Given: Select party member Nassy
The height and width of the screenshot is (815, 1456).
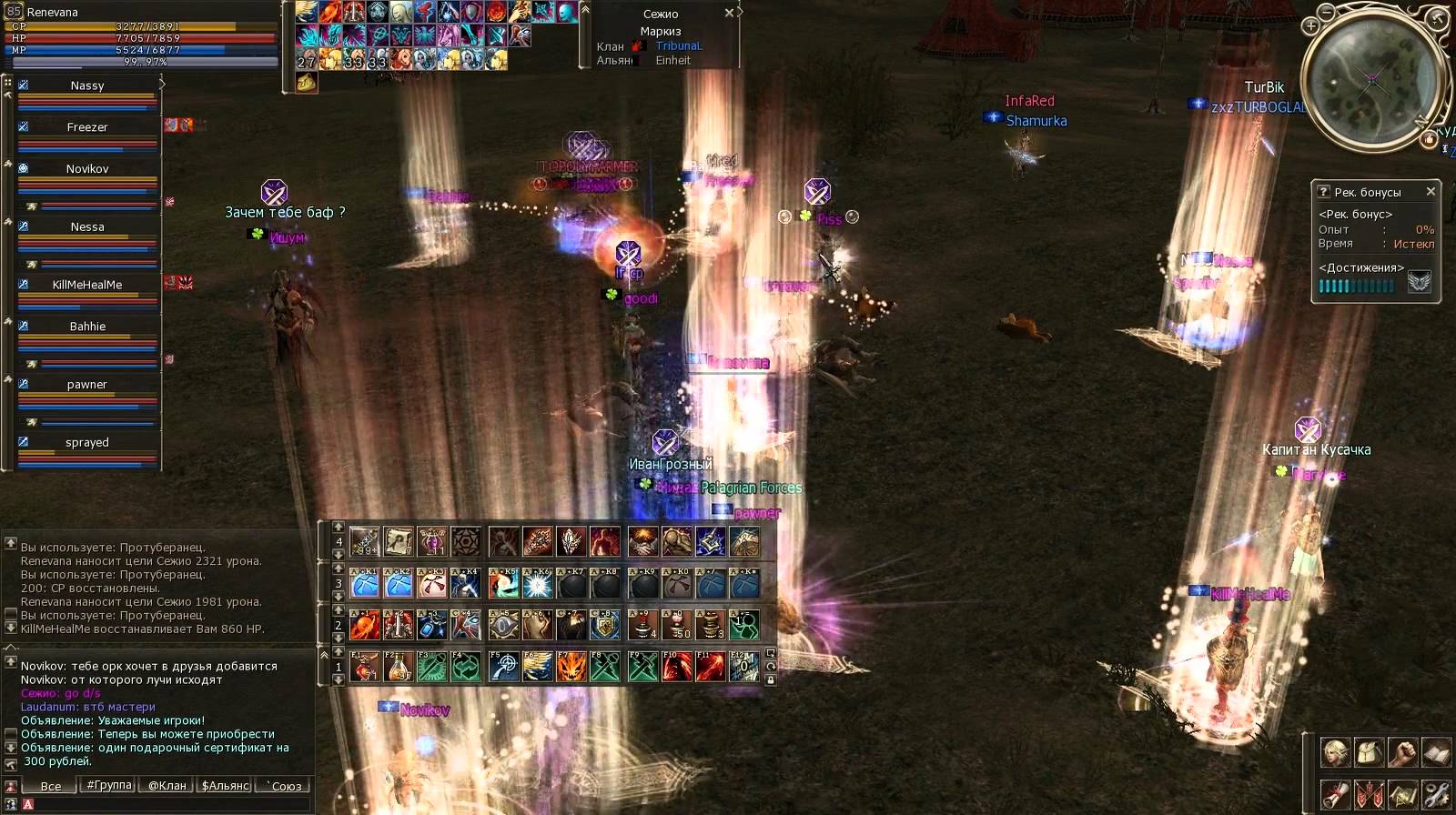Looking at the screenshot, I should coord(87,86).
